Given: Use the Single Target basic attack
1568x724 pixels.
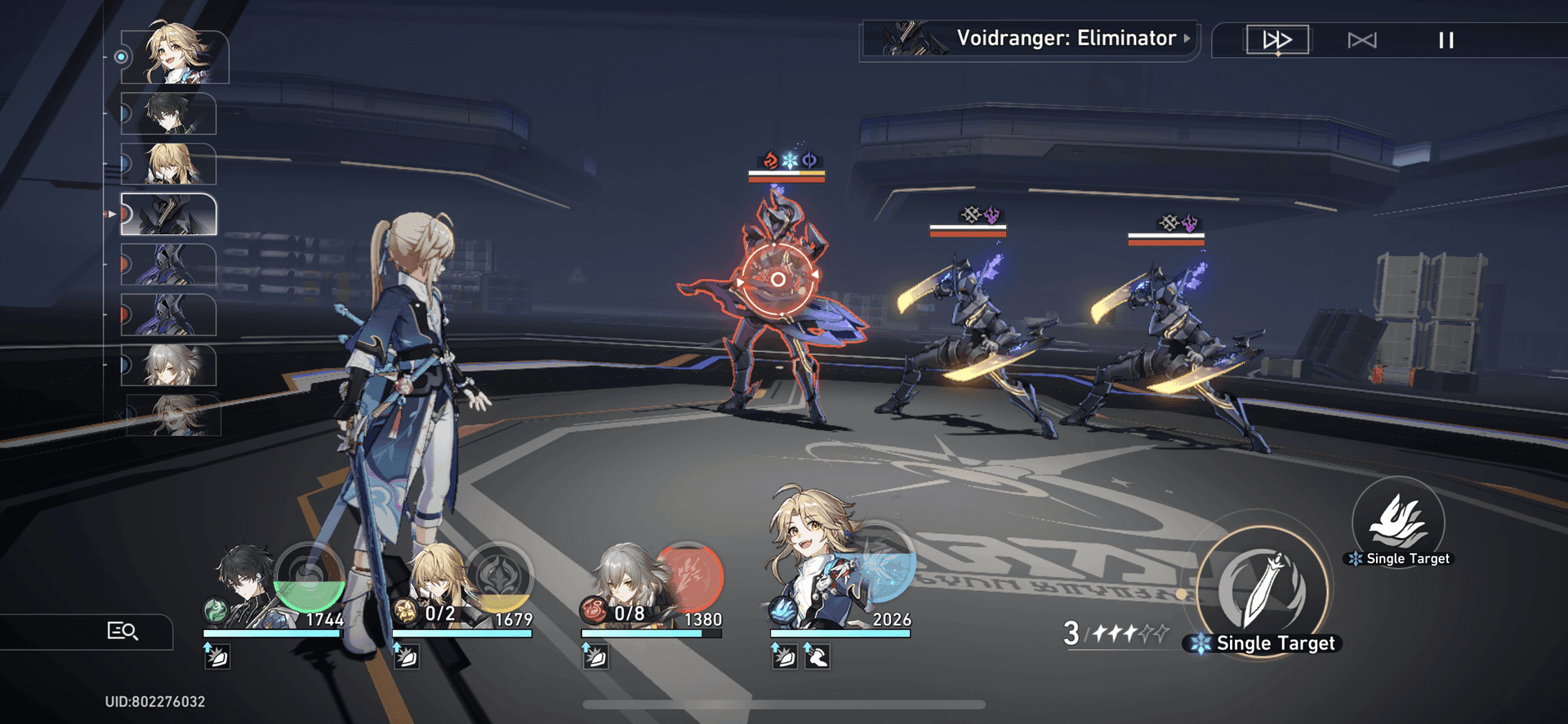Looking at the screenshot, I should (1263, 591).
